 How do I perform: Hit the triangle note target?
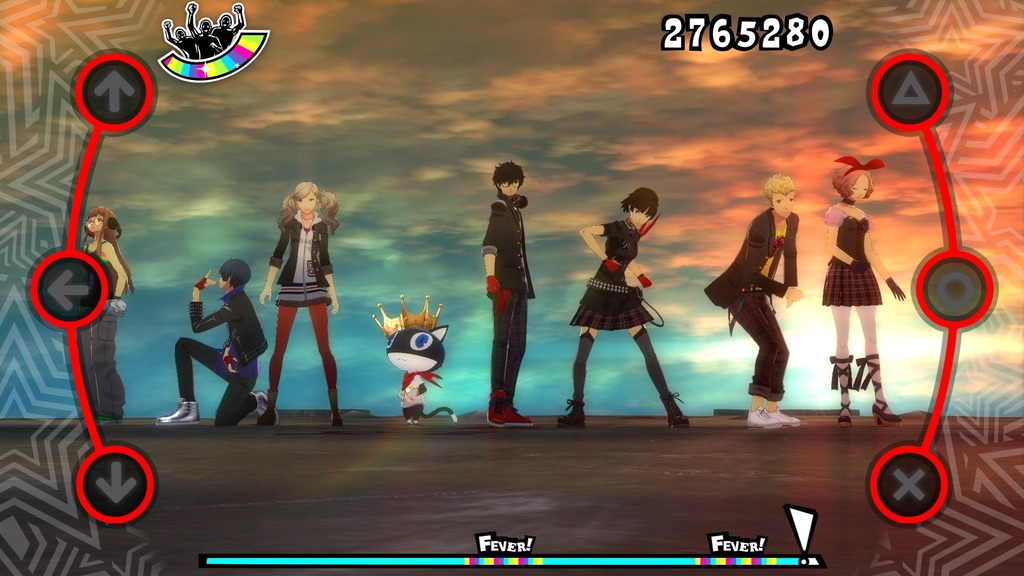click(909, 92)
